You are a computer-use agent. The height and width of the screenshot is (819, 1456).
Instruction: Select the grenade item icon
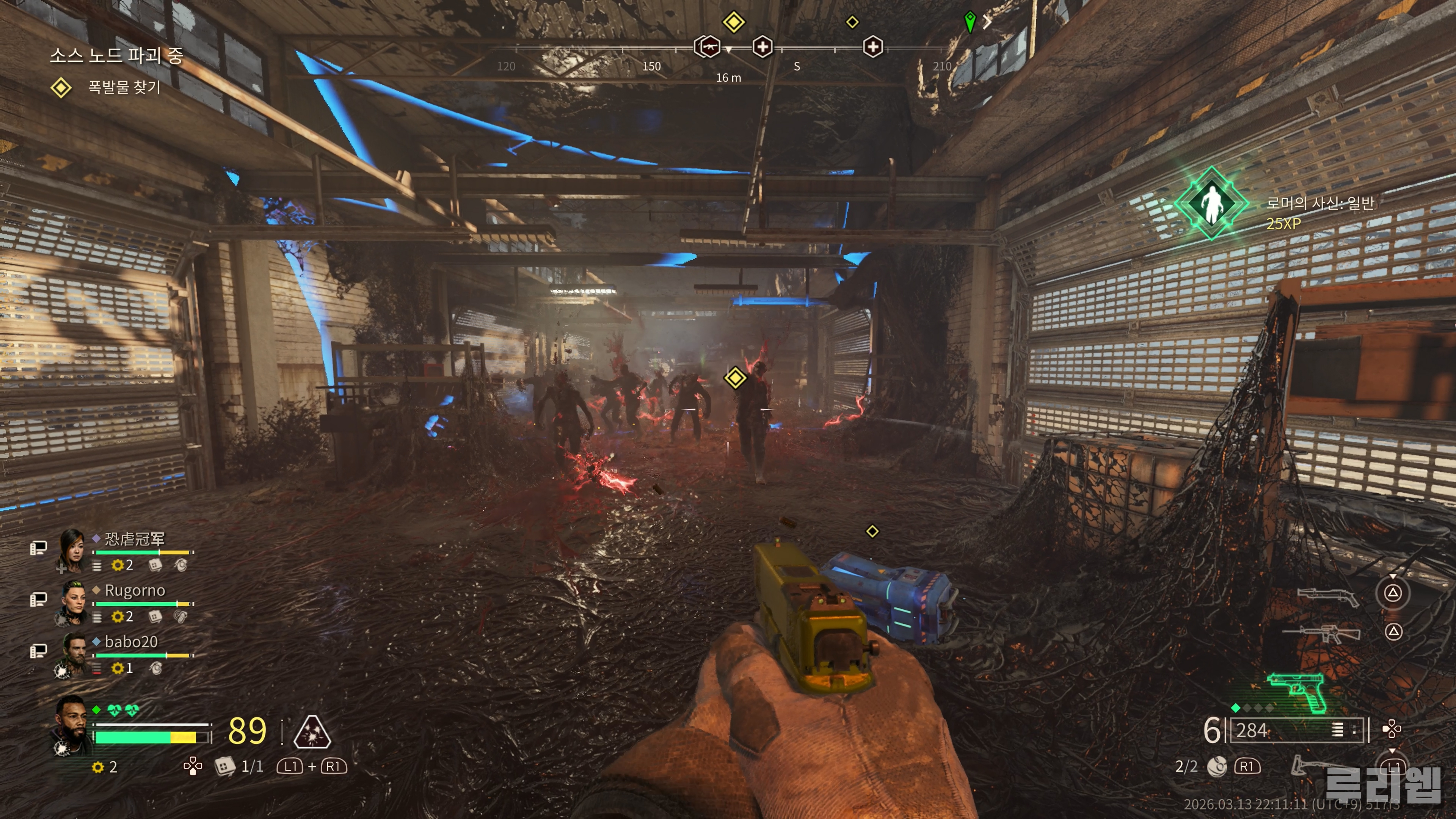(1217, 766)
